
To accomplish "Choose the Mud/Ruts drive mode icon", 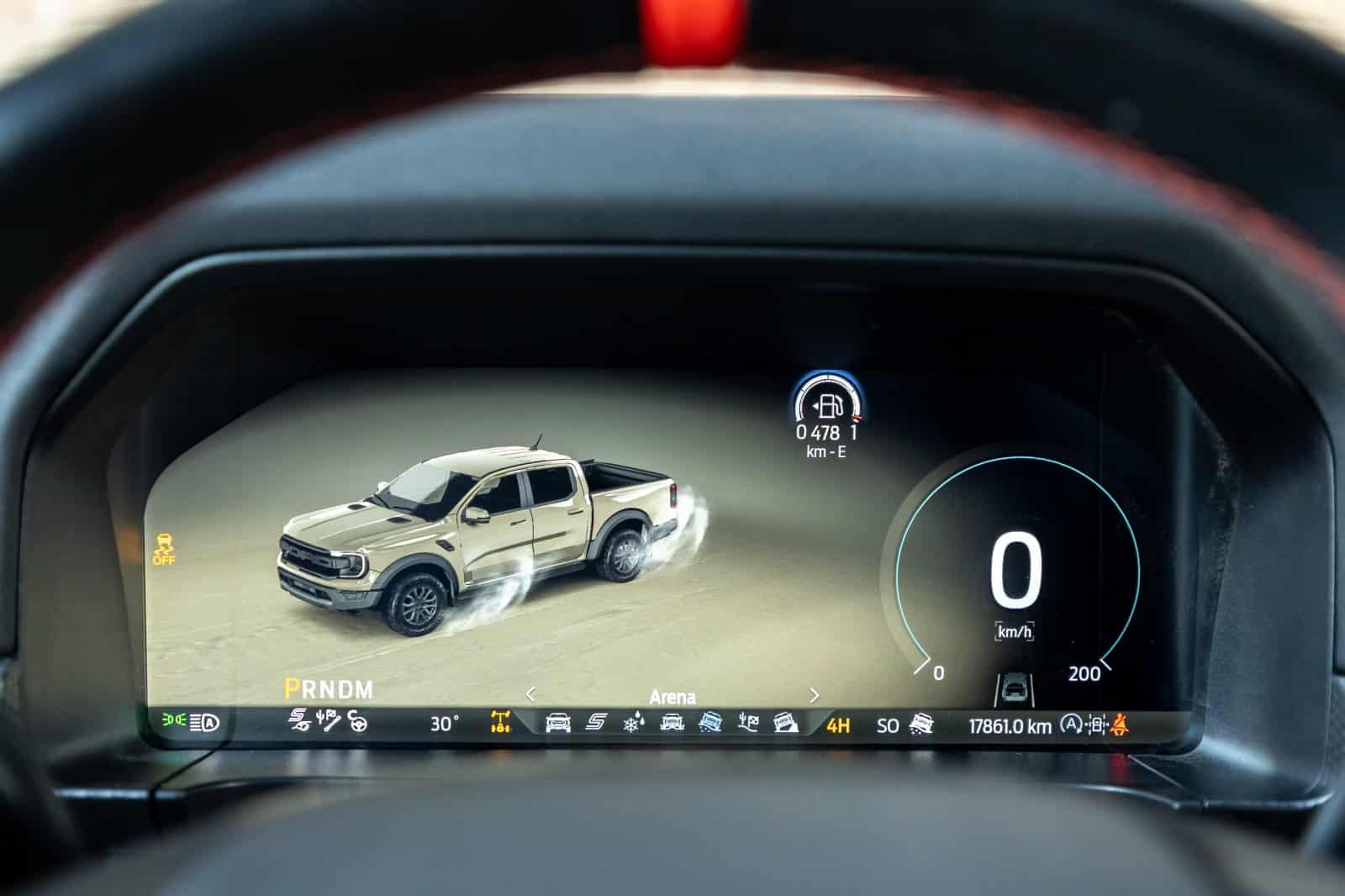I will [x=672, y=723].
